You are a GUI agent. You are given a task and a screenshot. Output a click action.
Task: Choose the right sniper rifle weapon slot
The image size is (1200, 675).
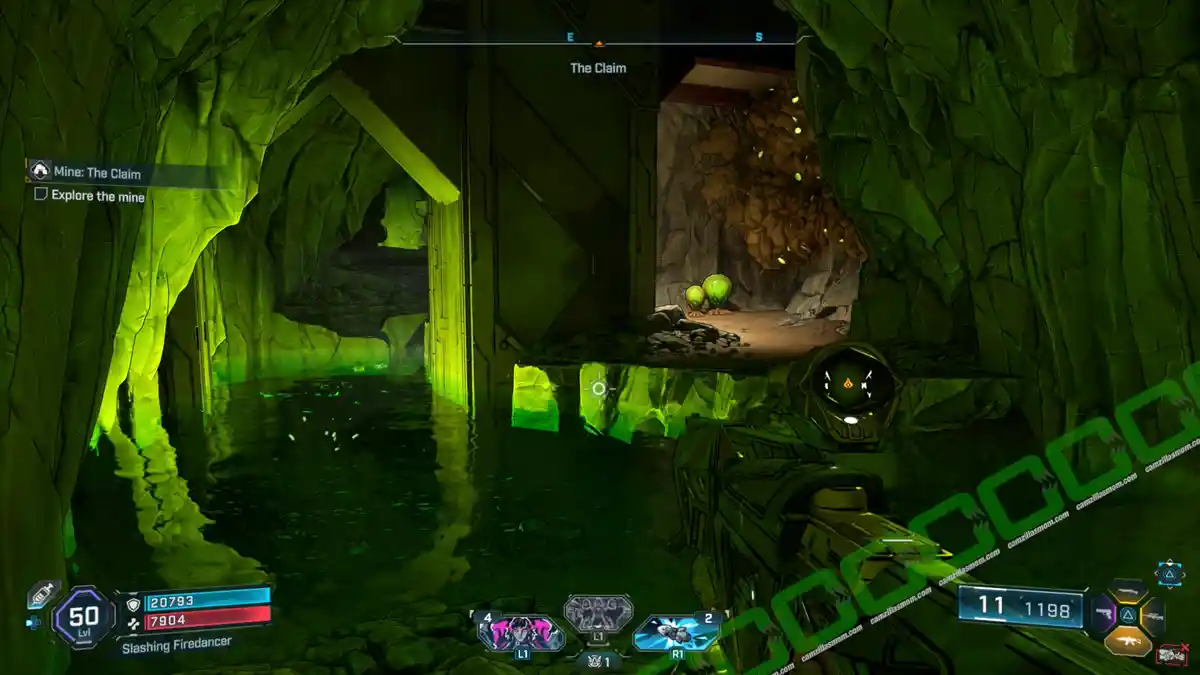1153,615
